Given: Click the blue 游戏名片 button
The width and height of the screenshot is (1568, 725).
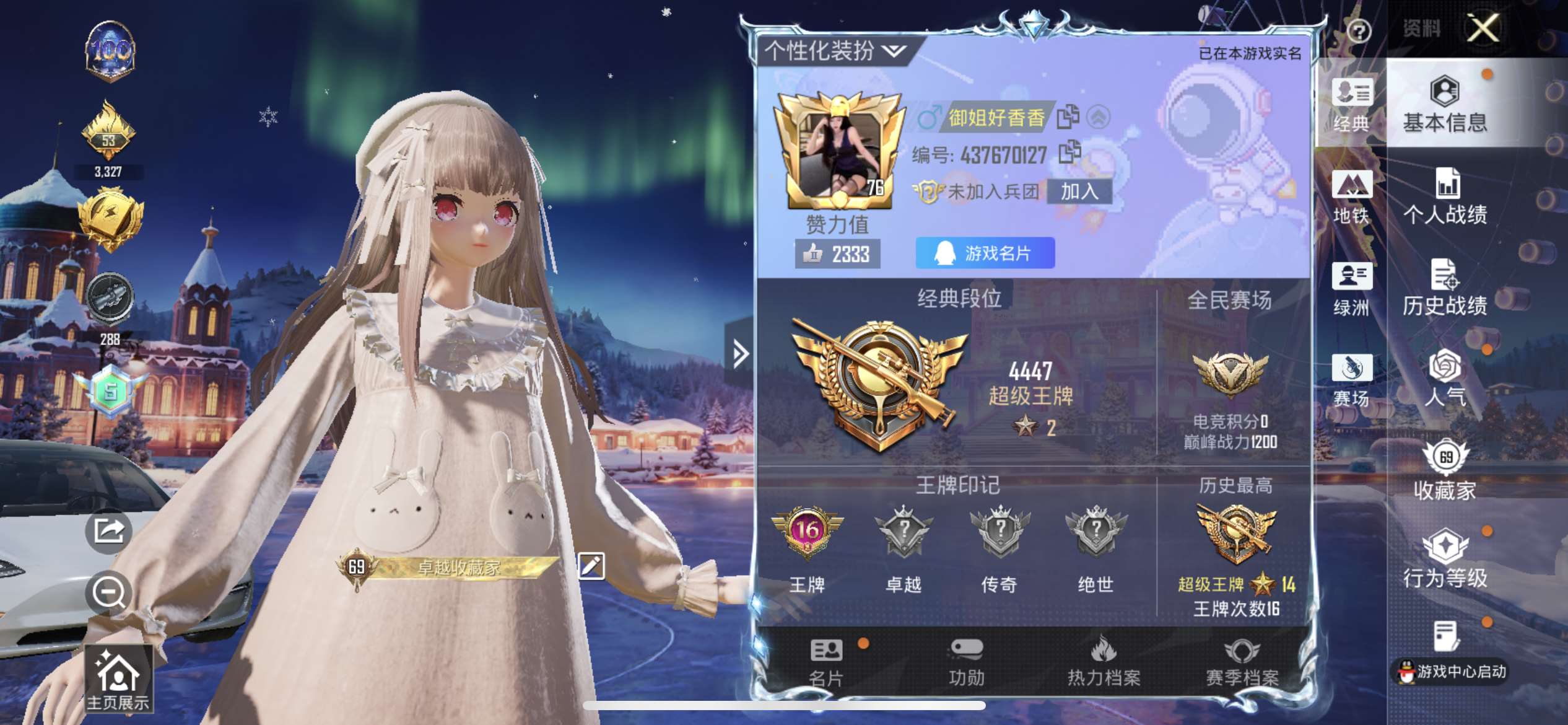Looking at the screenshot, I should [x=985, y=253].
